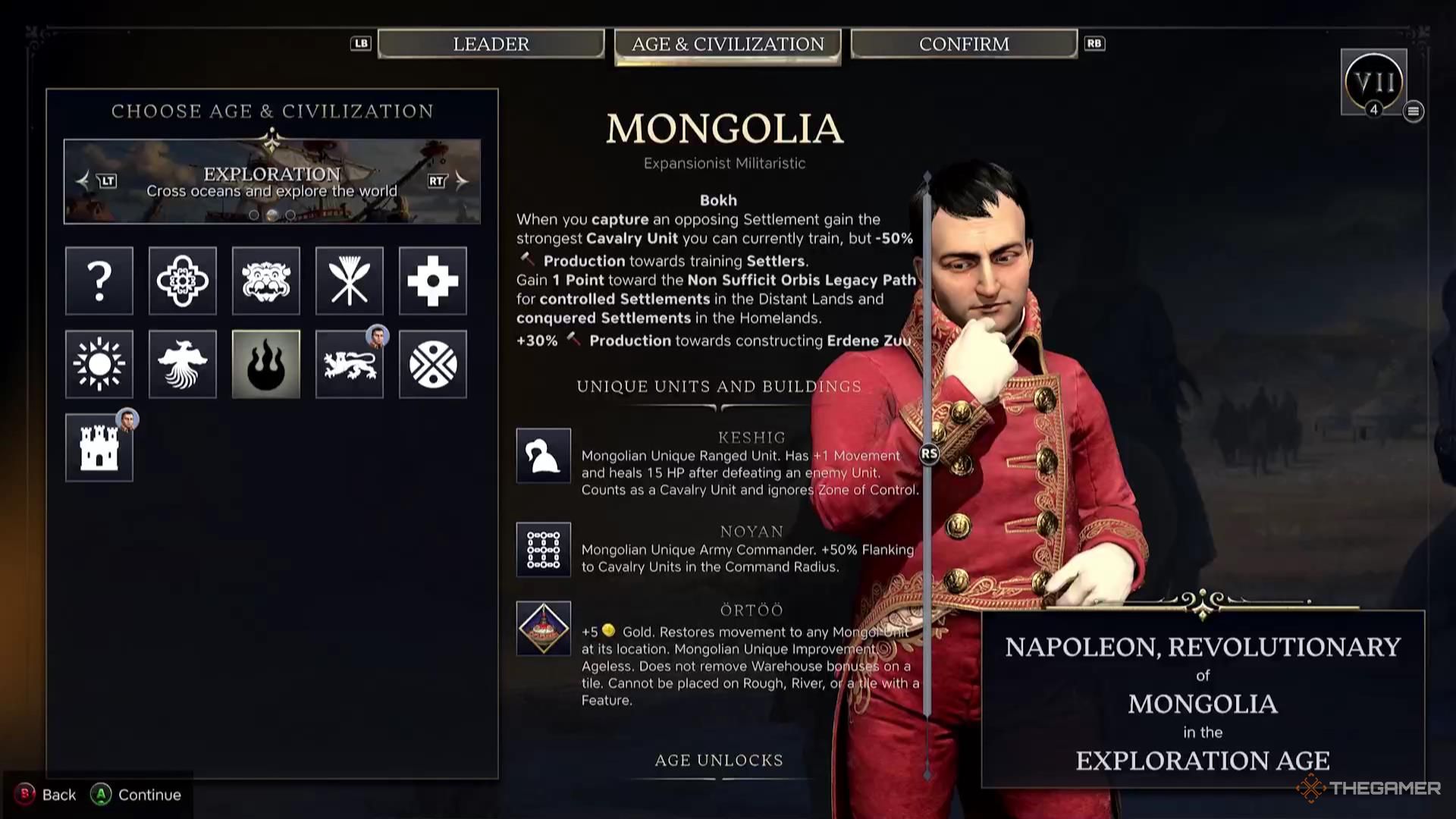1456x819 pixels.
Task: Select the lions emblem civilization
Action: tap(350, 364)
